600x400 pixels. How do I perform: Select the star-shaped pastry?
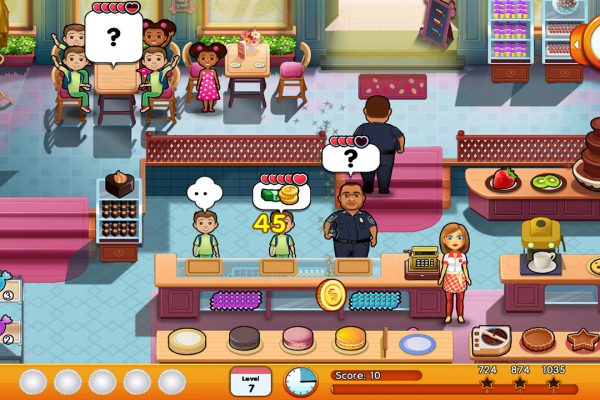(582, 342)
